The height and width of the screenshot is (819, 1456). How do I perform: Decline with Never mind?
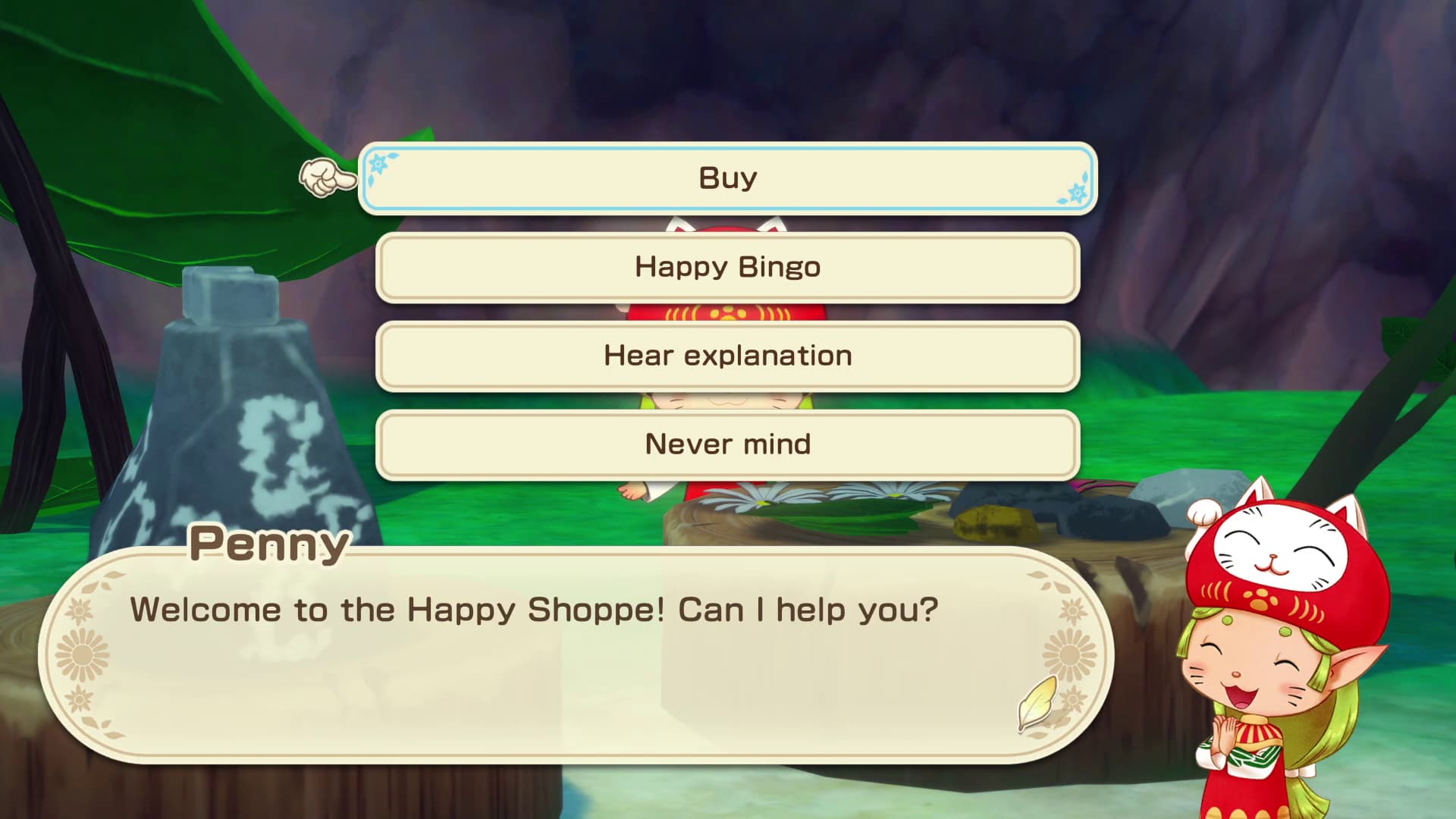(728, 444)
